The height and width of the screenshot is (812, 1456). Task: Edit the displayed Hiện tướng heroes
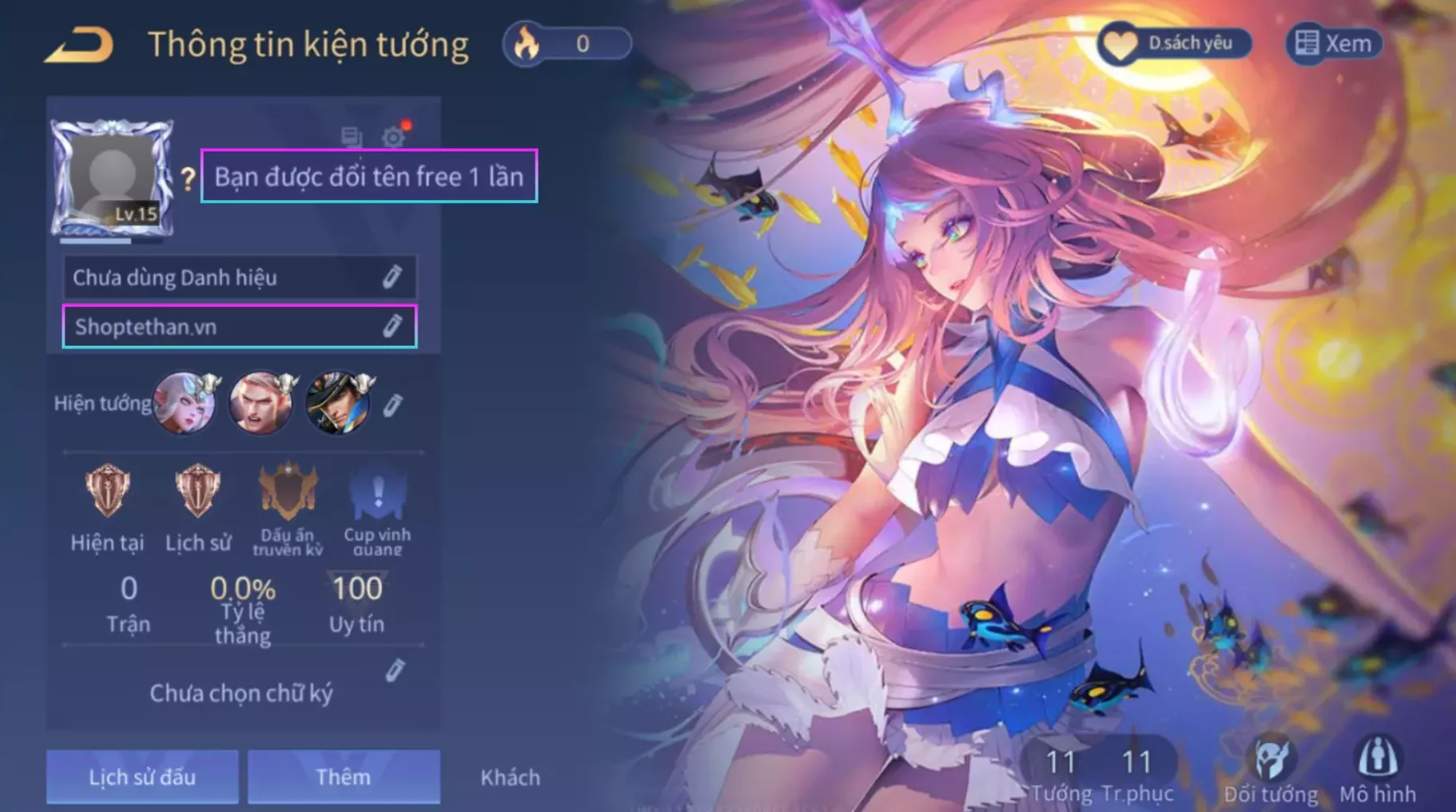(392, 406)
